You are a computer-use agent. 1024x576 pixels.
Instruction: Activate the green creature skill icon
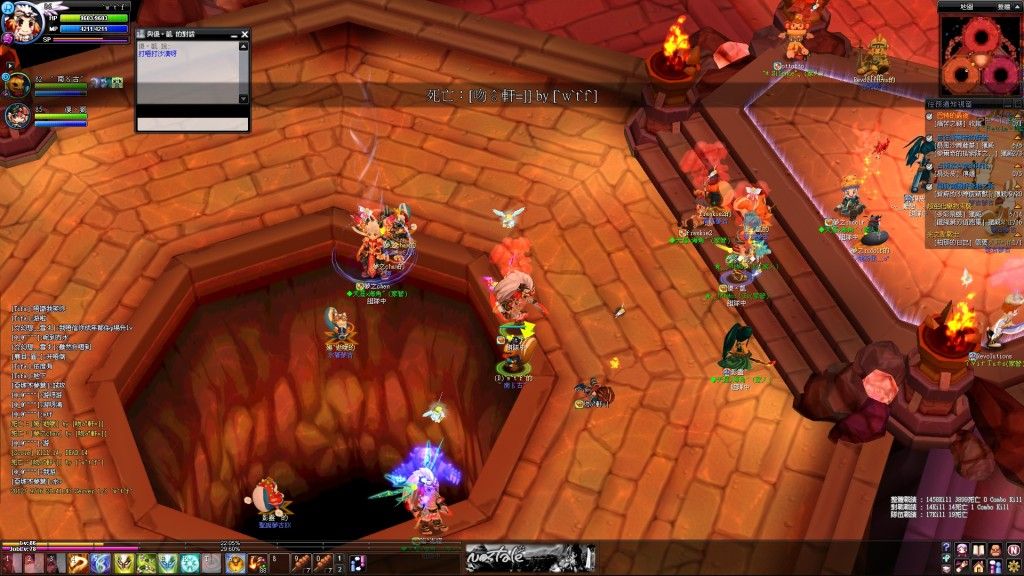pyautogui.click(x=146, y=563)
